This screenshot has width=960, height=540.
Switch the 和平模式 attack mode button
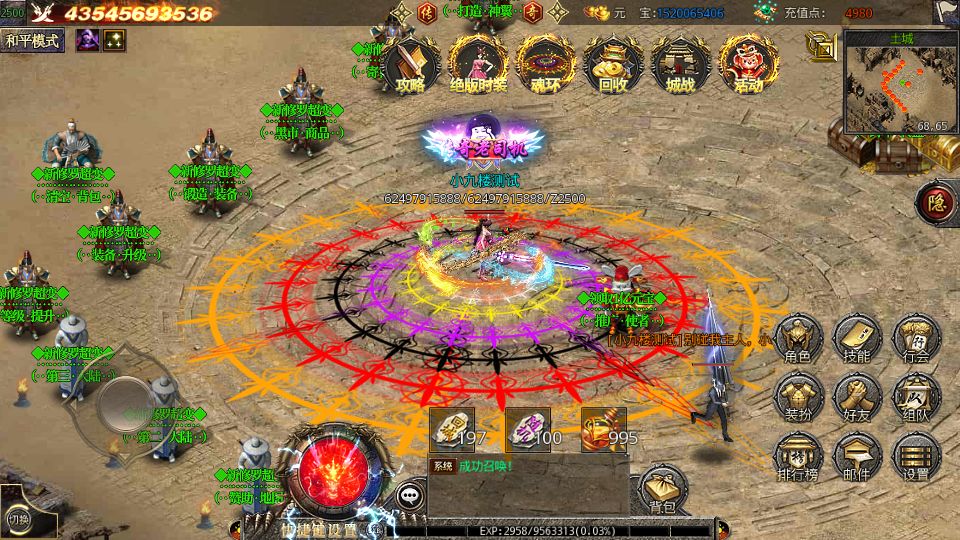33,40
